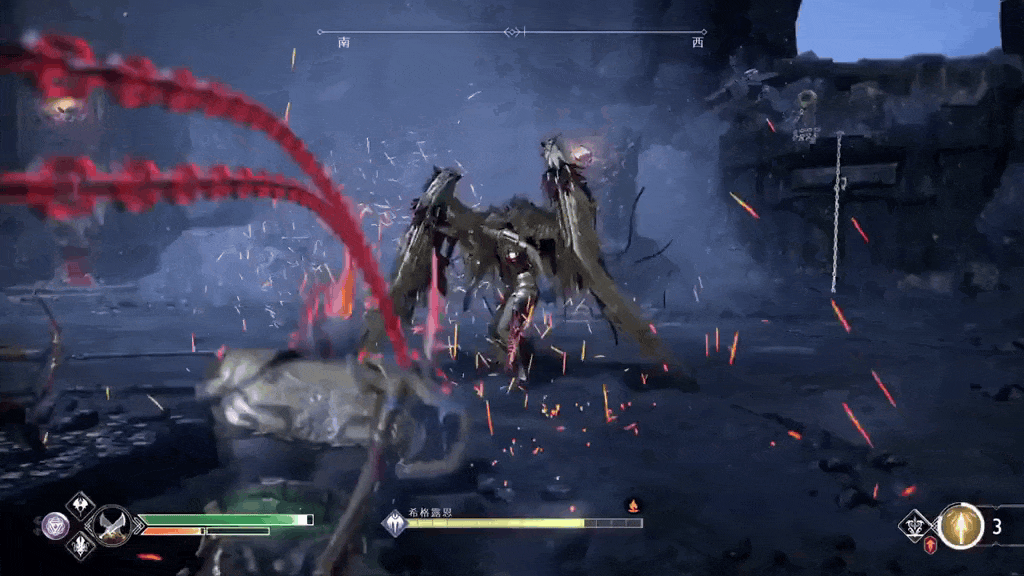The image size is (1024, 576).
Task: Select the golden glowing arrow icon
Action: click(961, 526)
